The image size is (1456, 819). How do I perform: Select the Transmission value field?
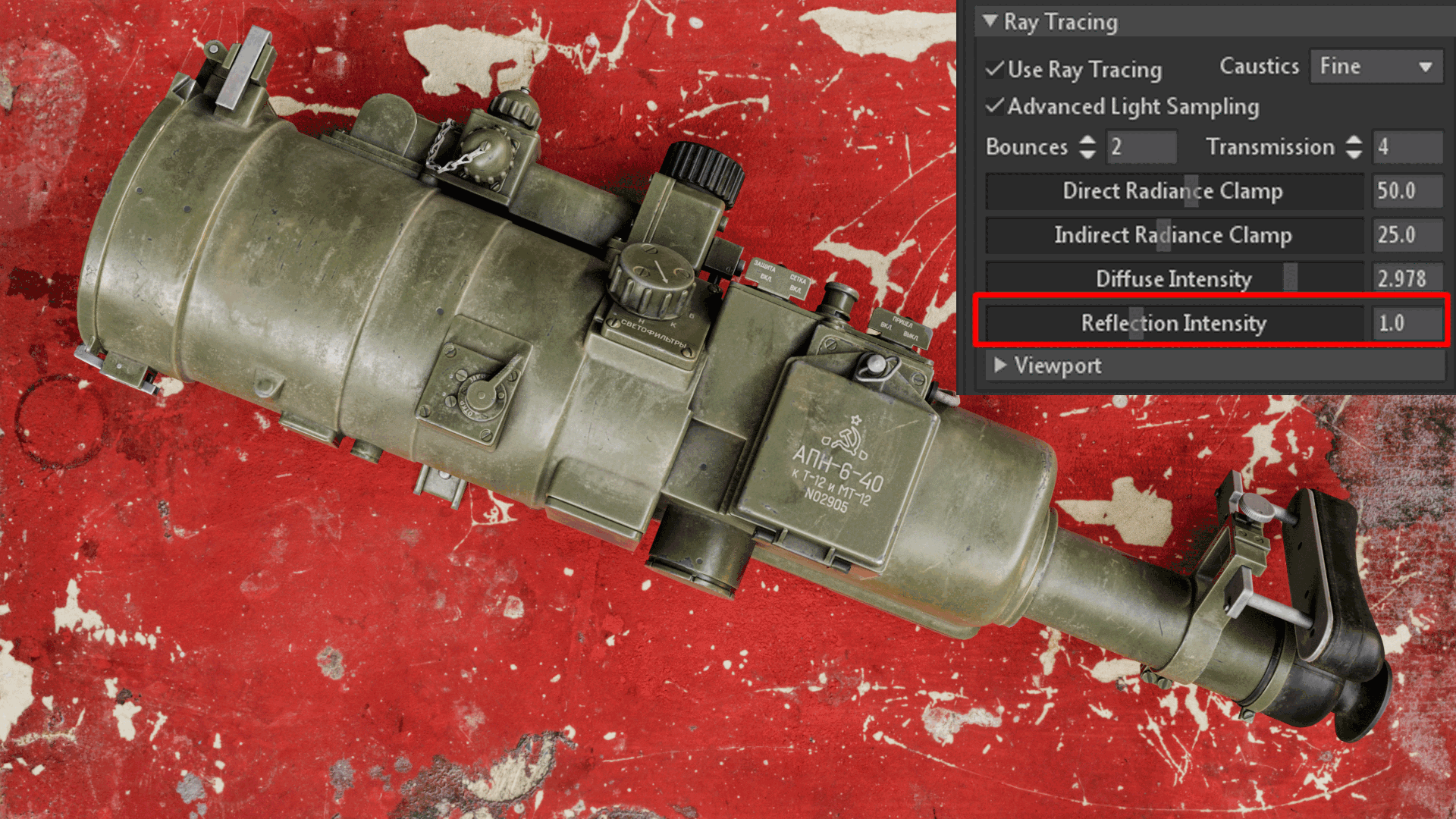(x=1408, y=147)
